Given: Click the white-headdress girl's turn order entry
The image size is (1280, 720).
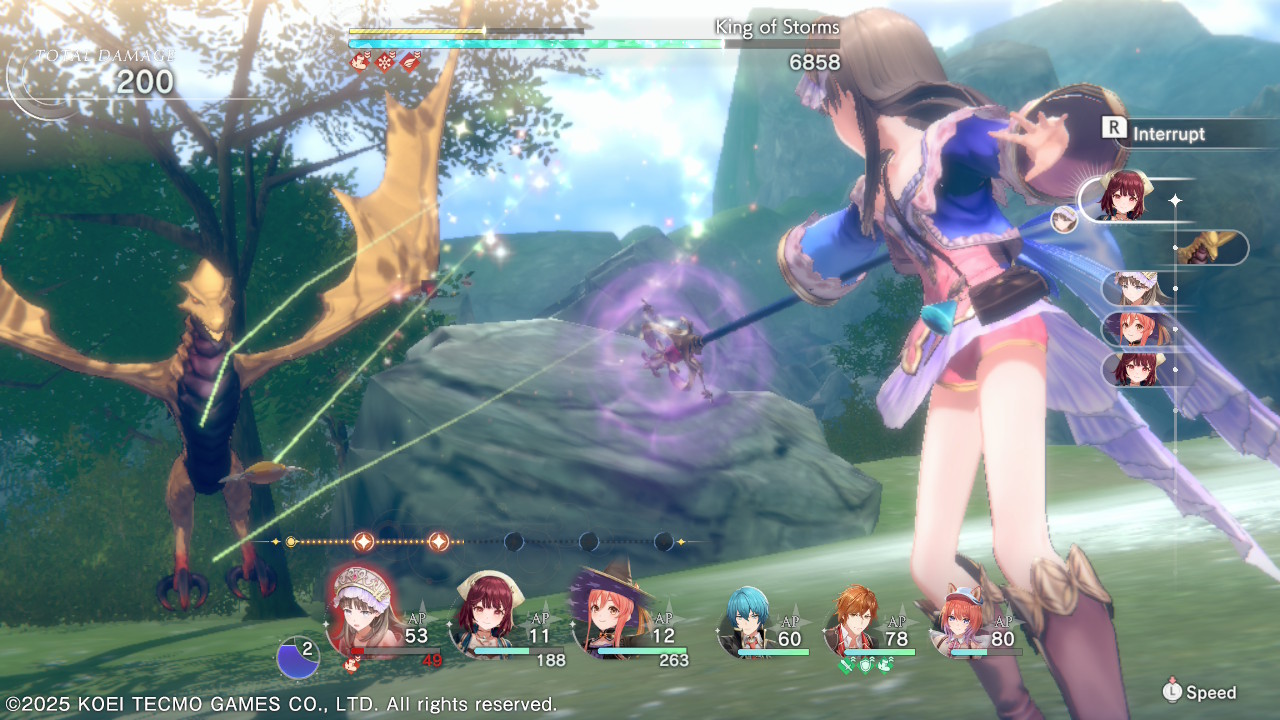Looking at the screenshot, I should coord(1134,288).
